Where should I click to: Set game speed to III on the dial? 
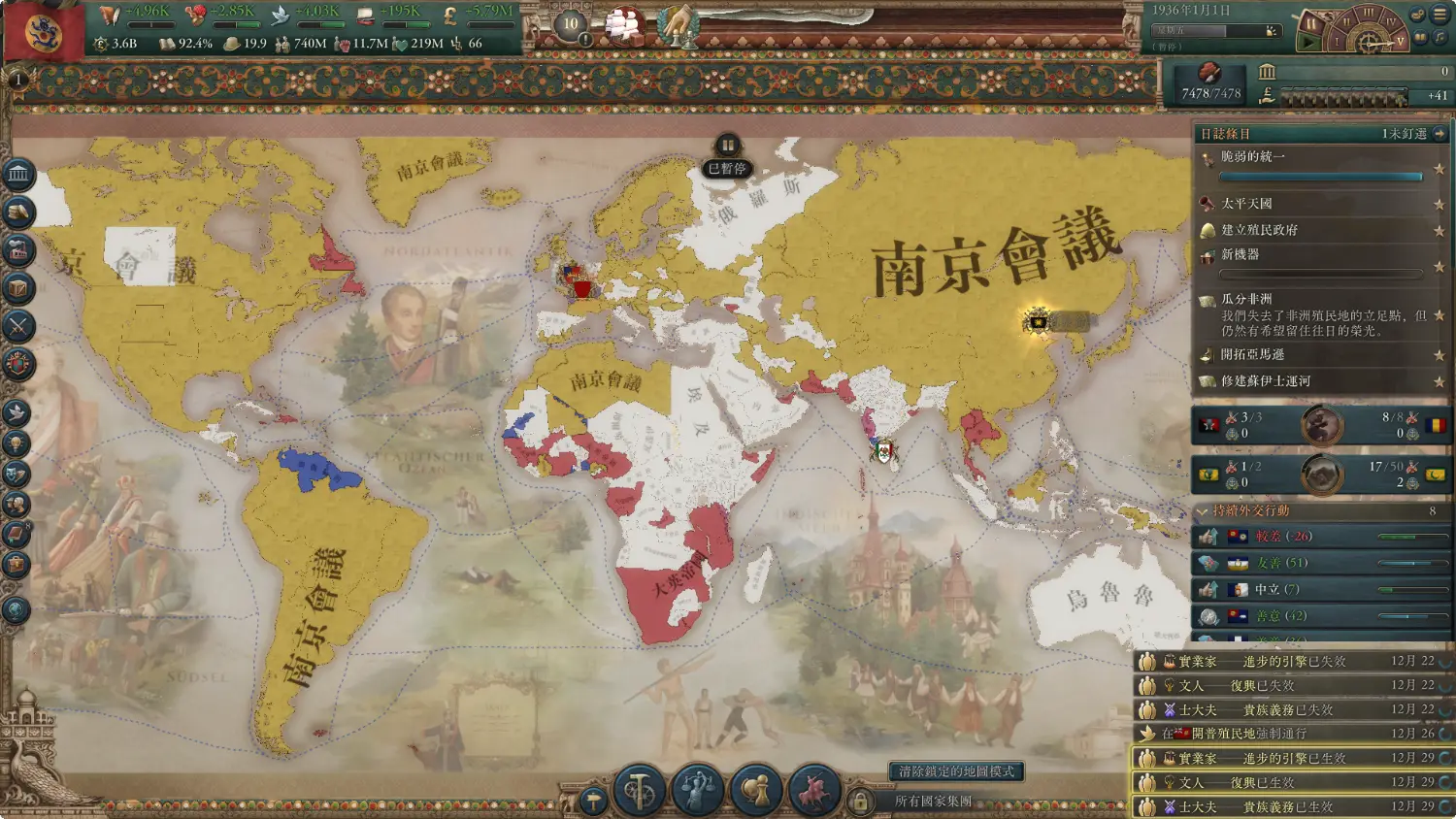pos(1369,13)
